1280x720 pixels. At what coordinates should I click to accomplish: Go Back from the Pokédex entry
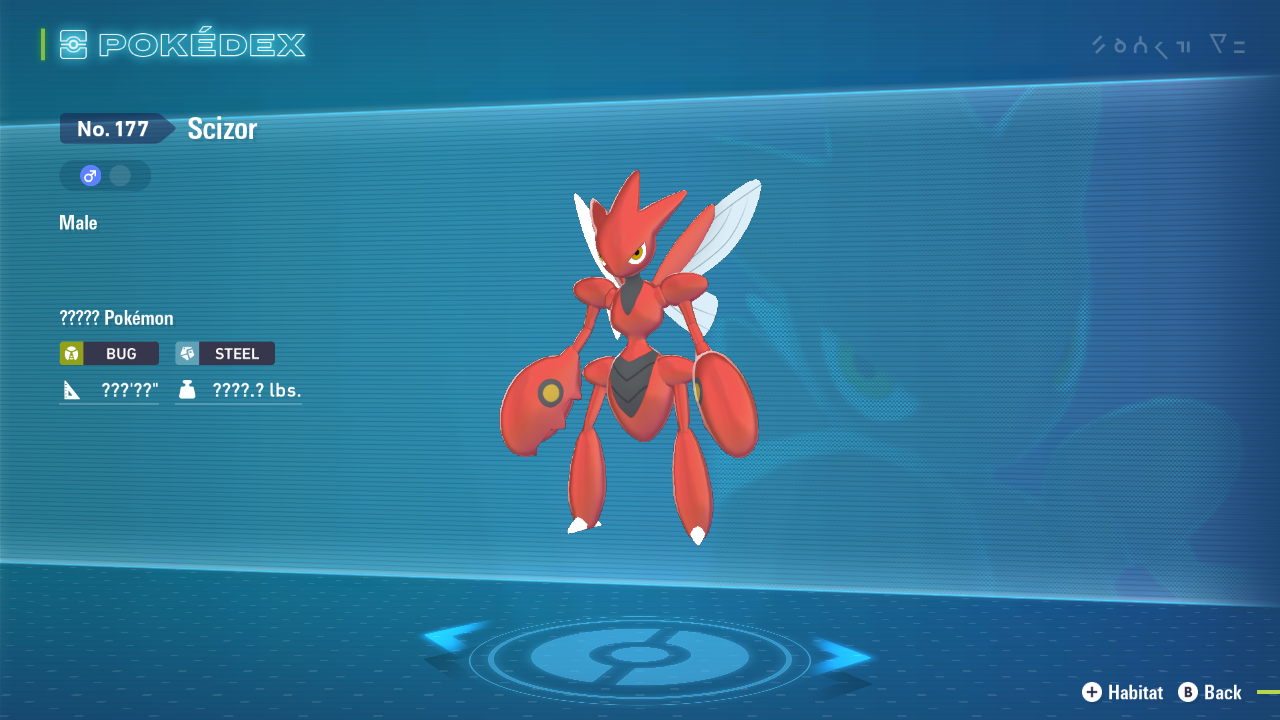(1211, 692)
